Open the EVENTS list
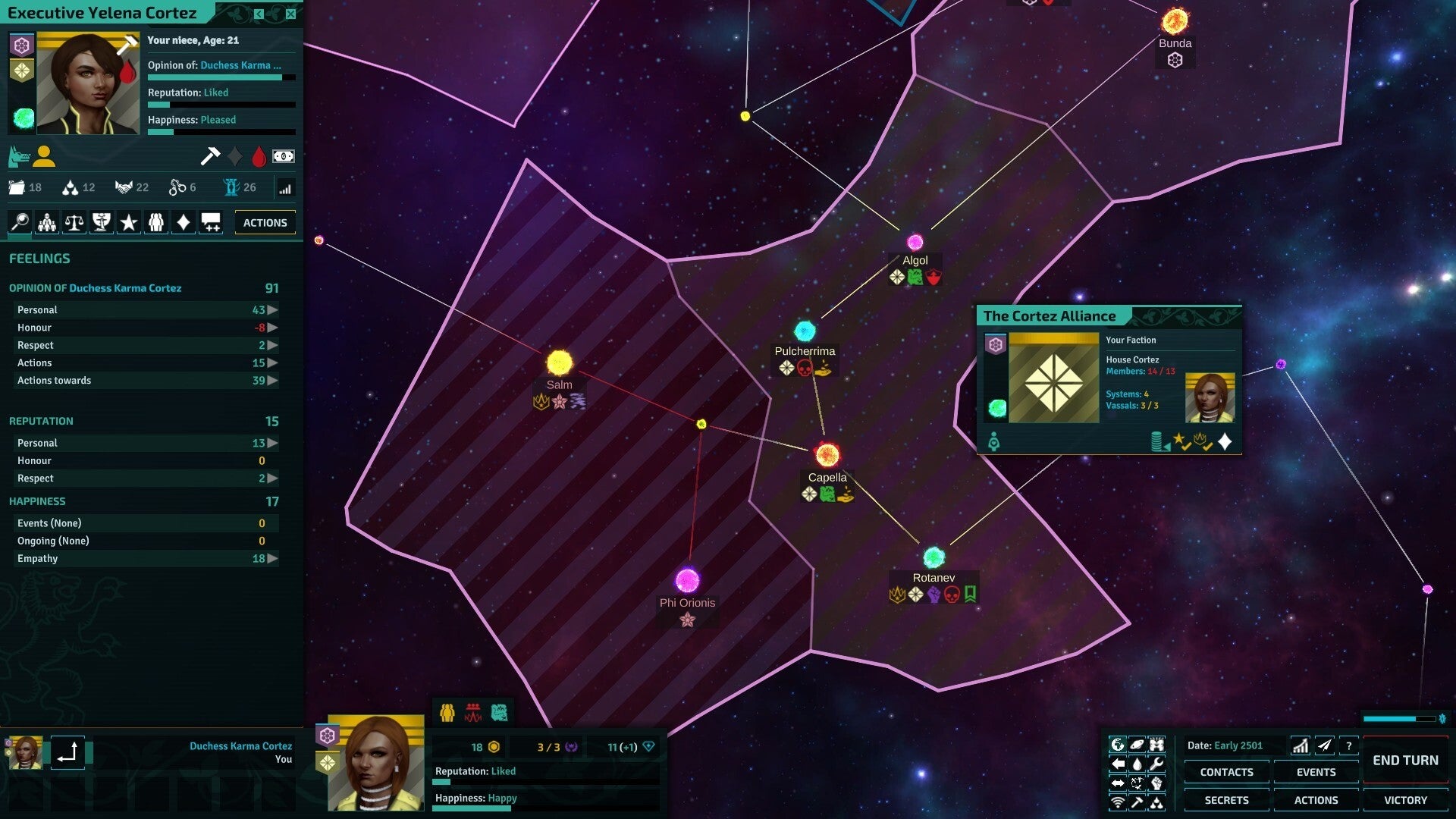This screenshot has height=819, width=1456. tap(1316, 772)
